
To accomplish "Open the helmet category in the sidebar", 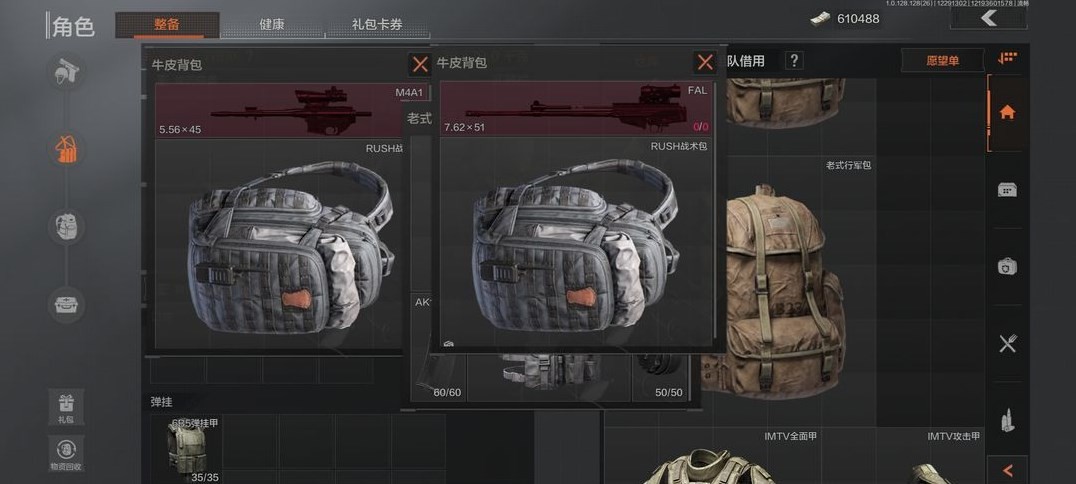I will pos(67,72).
